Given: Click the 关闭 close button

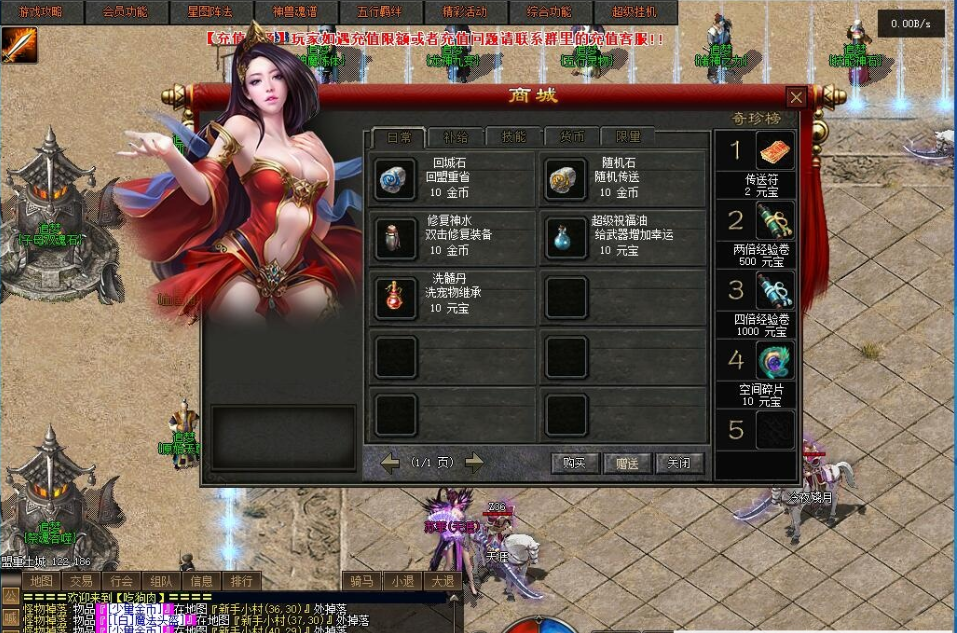Looking at the screenshot, I should pyautogui.click(x=679, y=463).
